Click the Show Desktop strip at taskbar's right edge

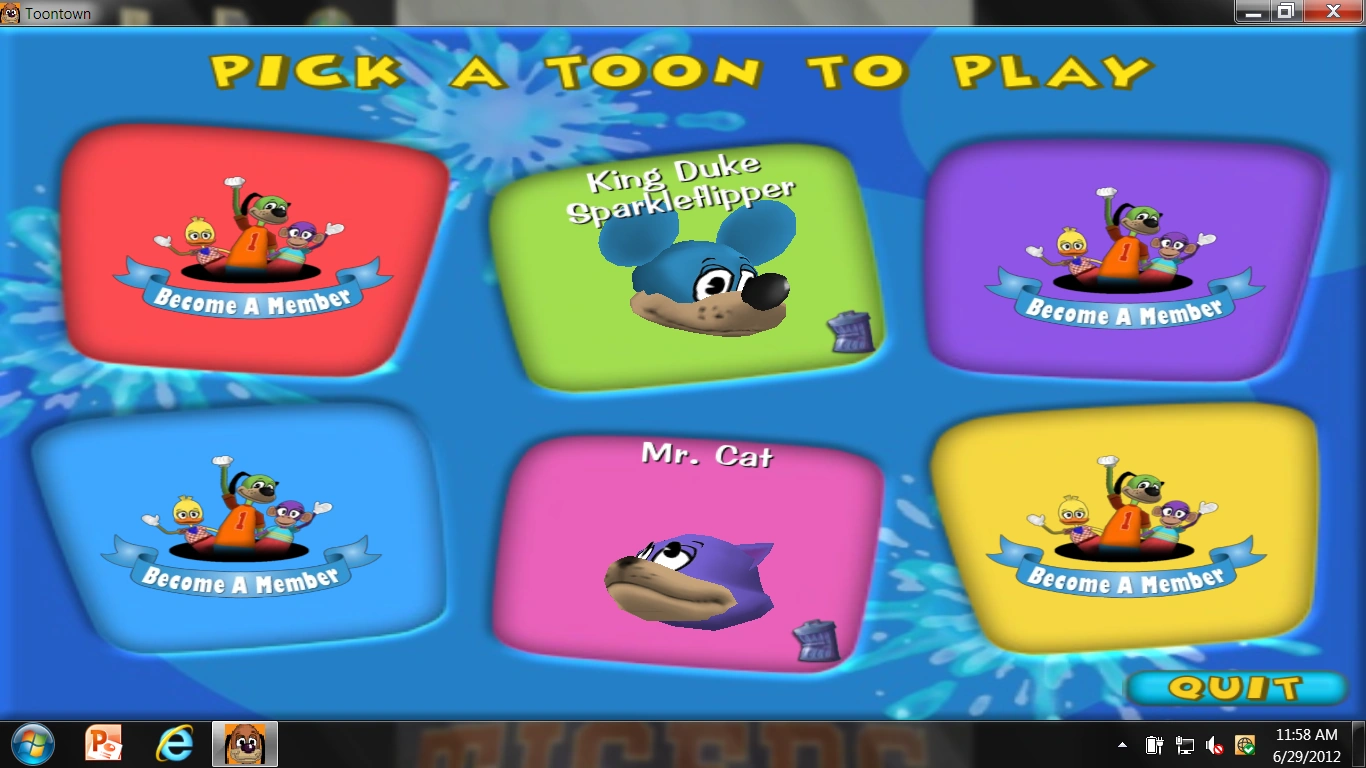[1361, 744]
